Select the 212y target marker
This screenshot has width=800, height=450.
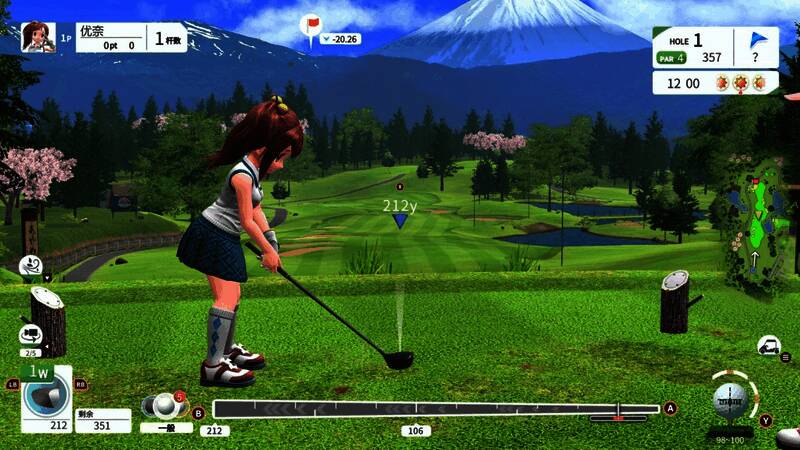pos(400,213)
